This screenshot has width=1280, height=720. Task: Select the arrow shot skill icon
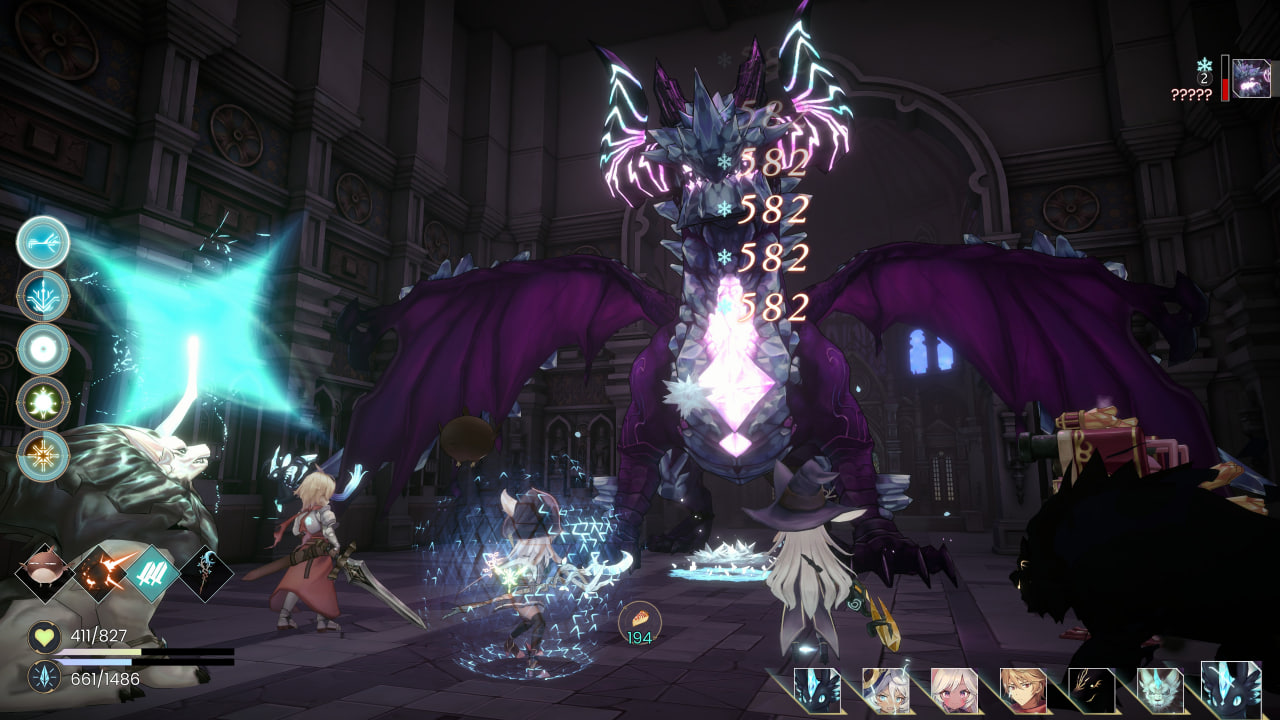tap(44, 242)
